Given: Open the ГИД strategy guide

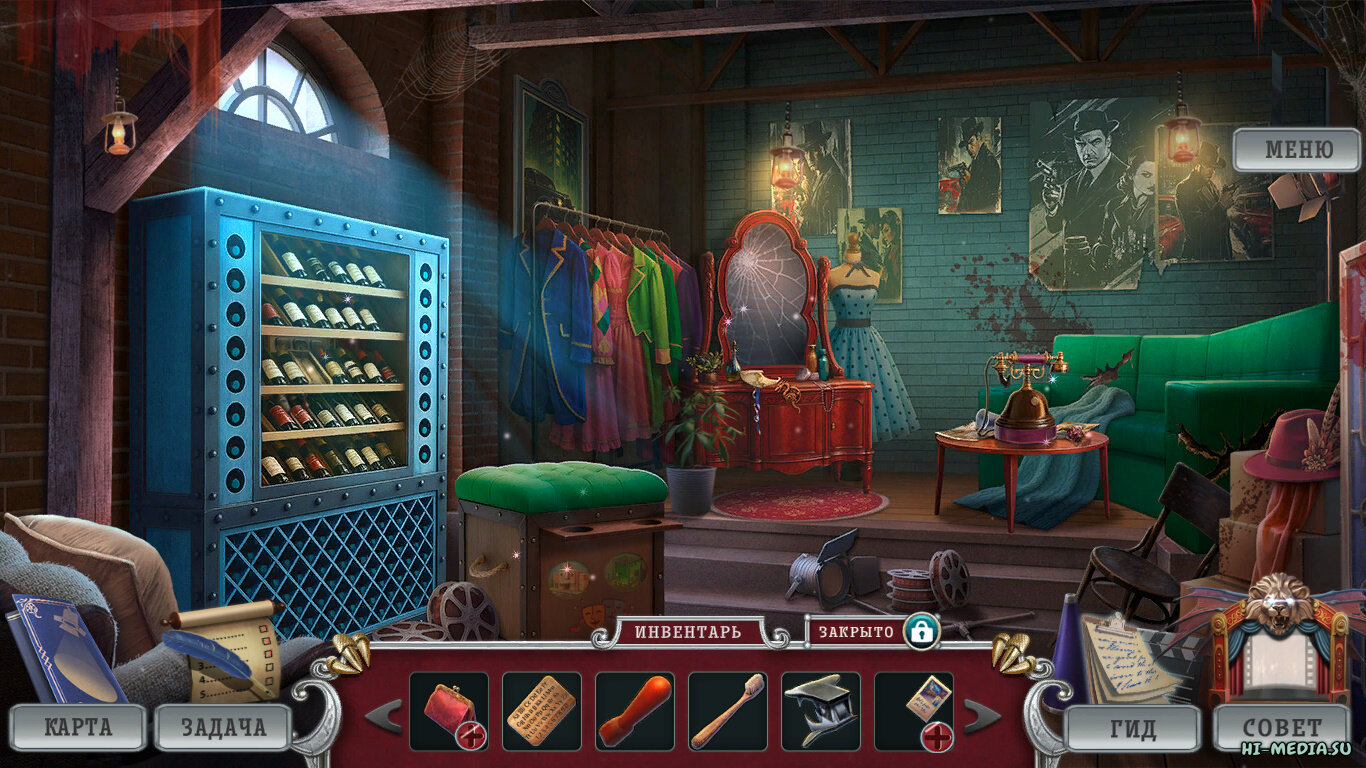Looking at the screenshot, I should click(x=1132, y=728).
